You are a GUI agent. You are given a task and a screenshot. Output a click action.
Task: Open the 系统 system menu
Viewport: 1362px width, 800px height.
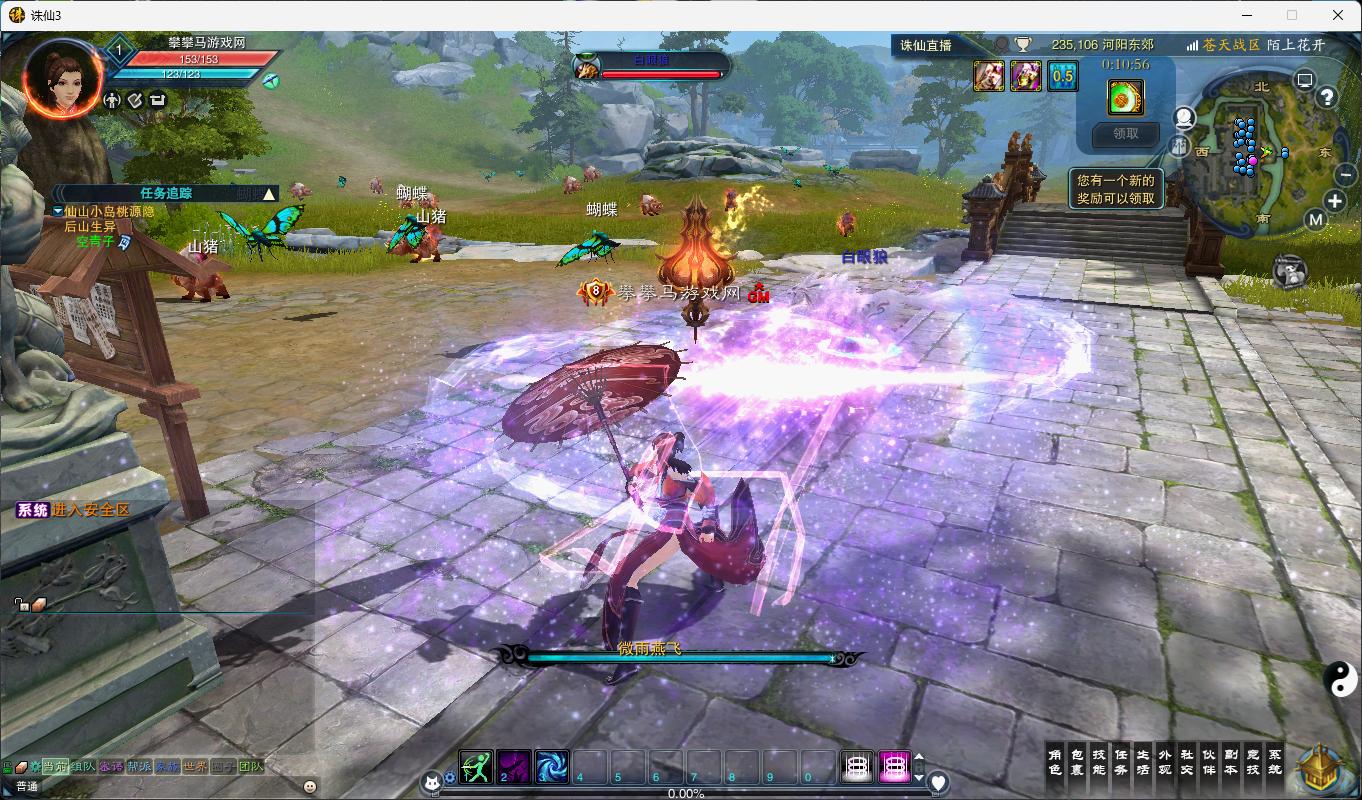[1275, 762]
